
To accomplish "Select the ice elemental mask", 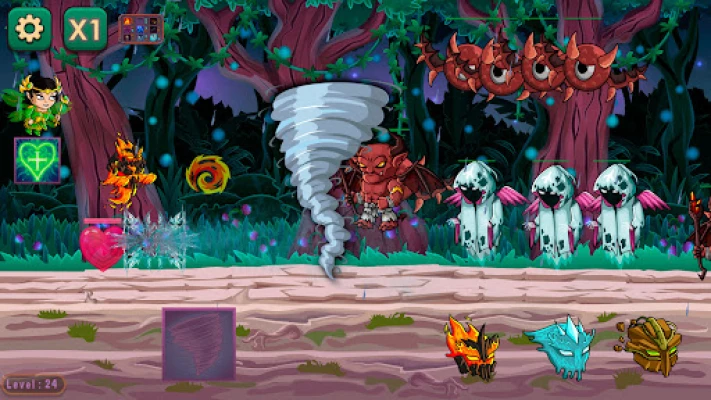I will 558,346.
